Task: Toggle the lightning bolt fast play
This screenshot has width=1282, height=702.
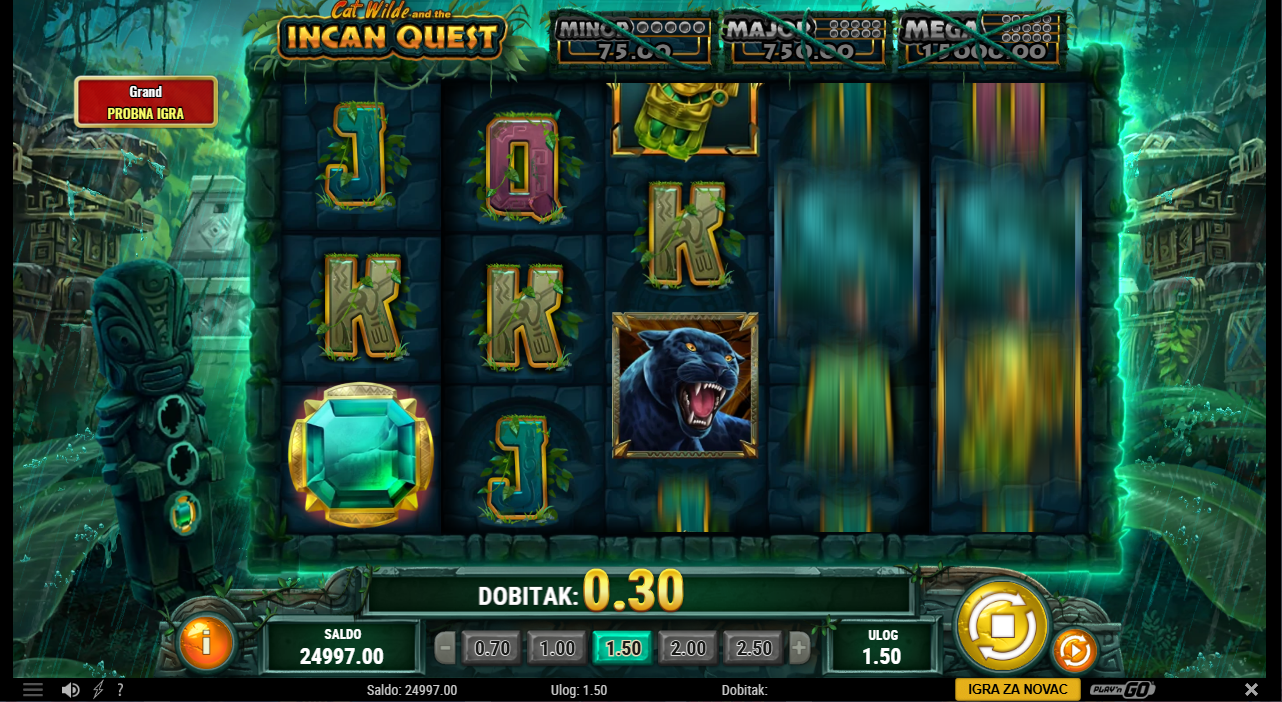Action: click(x=98, y=690)
